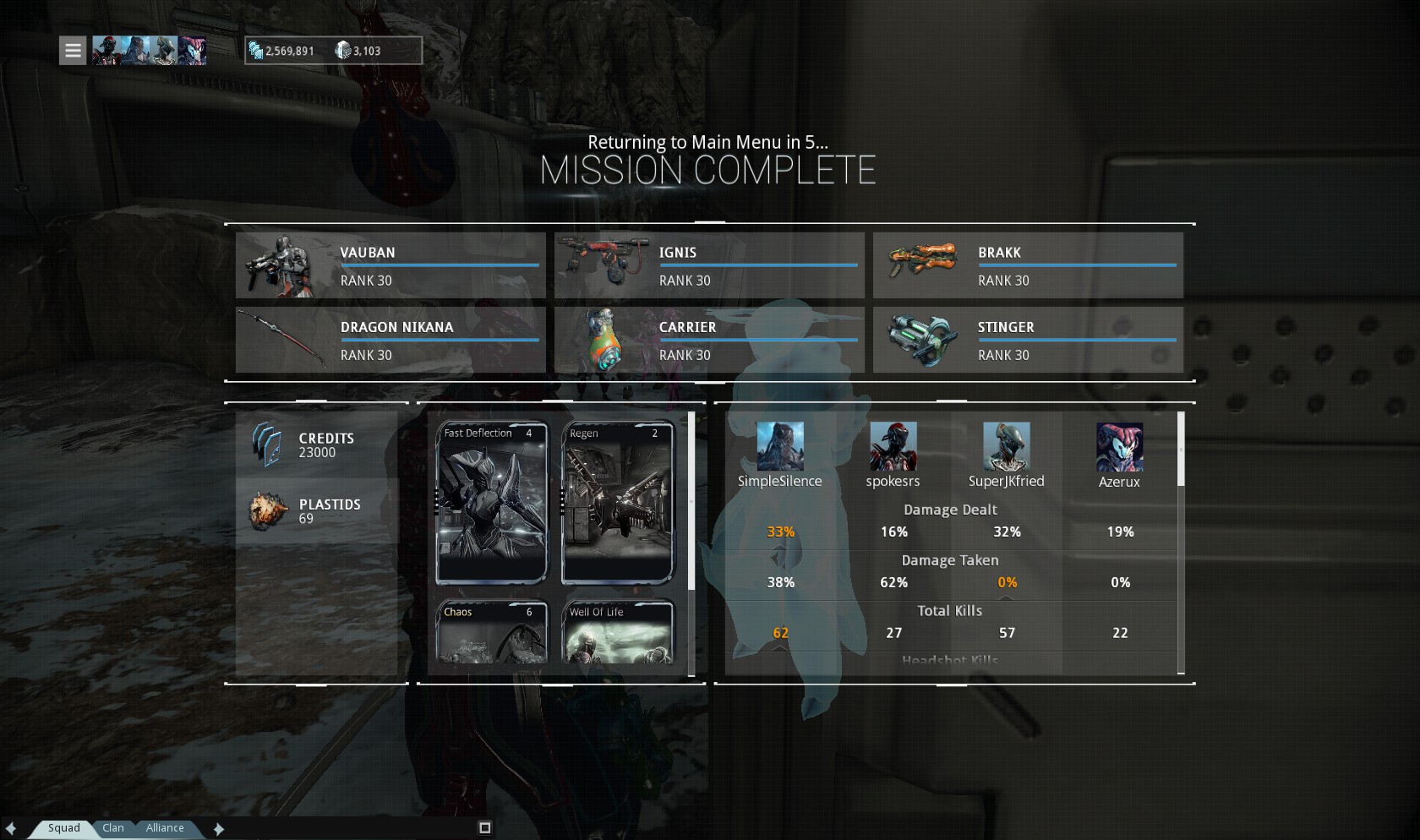Select the Plastids reward row

click(x=317, y=511)
